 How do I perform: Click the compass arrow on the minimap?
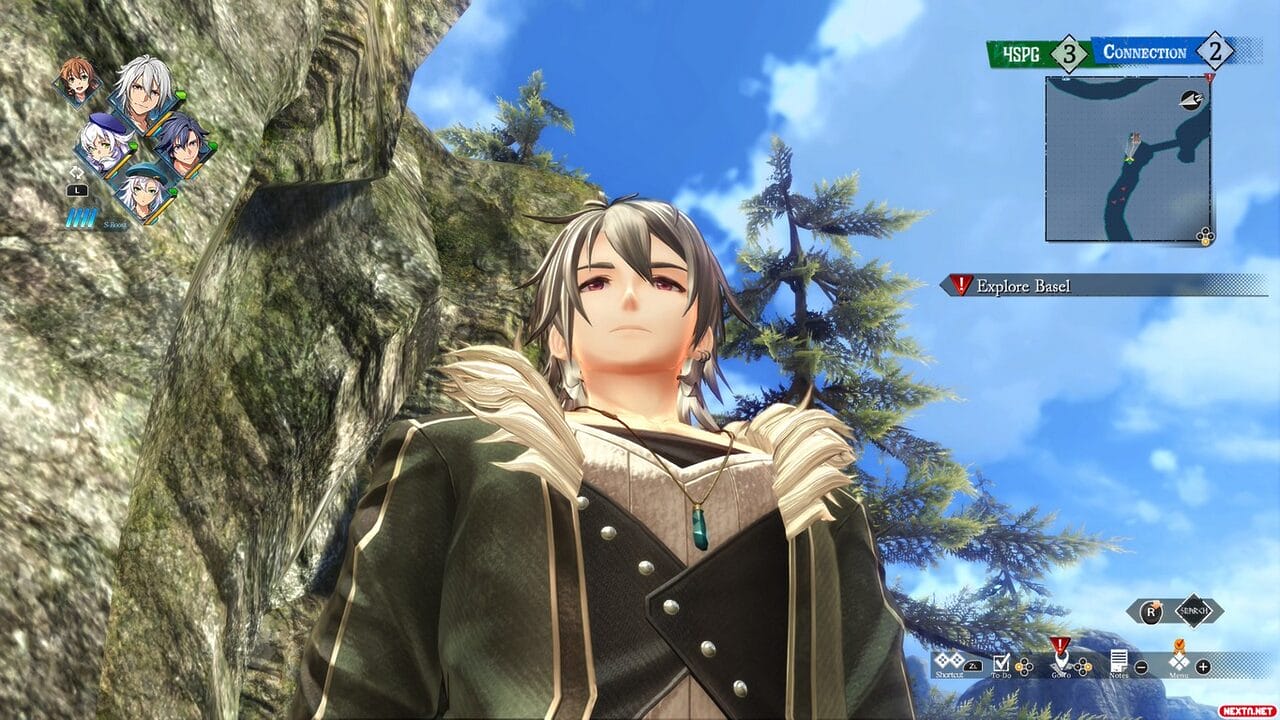pos(1192,97)
